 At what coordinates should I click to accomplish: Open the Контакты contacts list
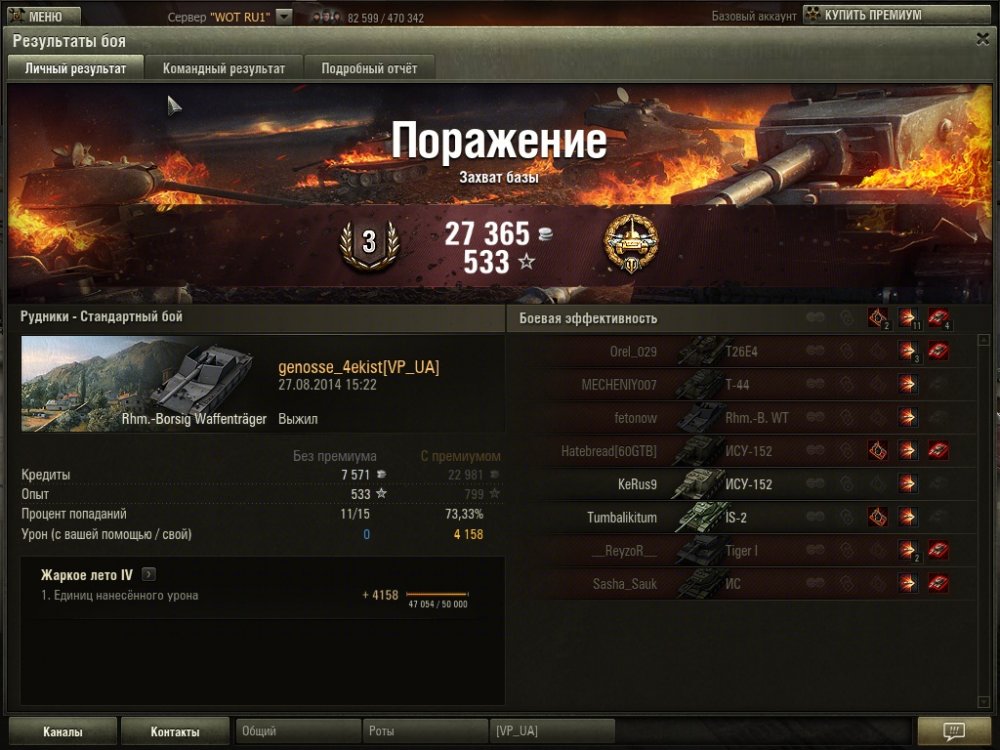(175, 732)
